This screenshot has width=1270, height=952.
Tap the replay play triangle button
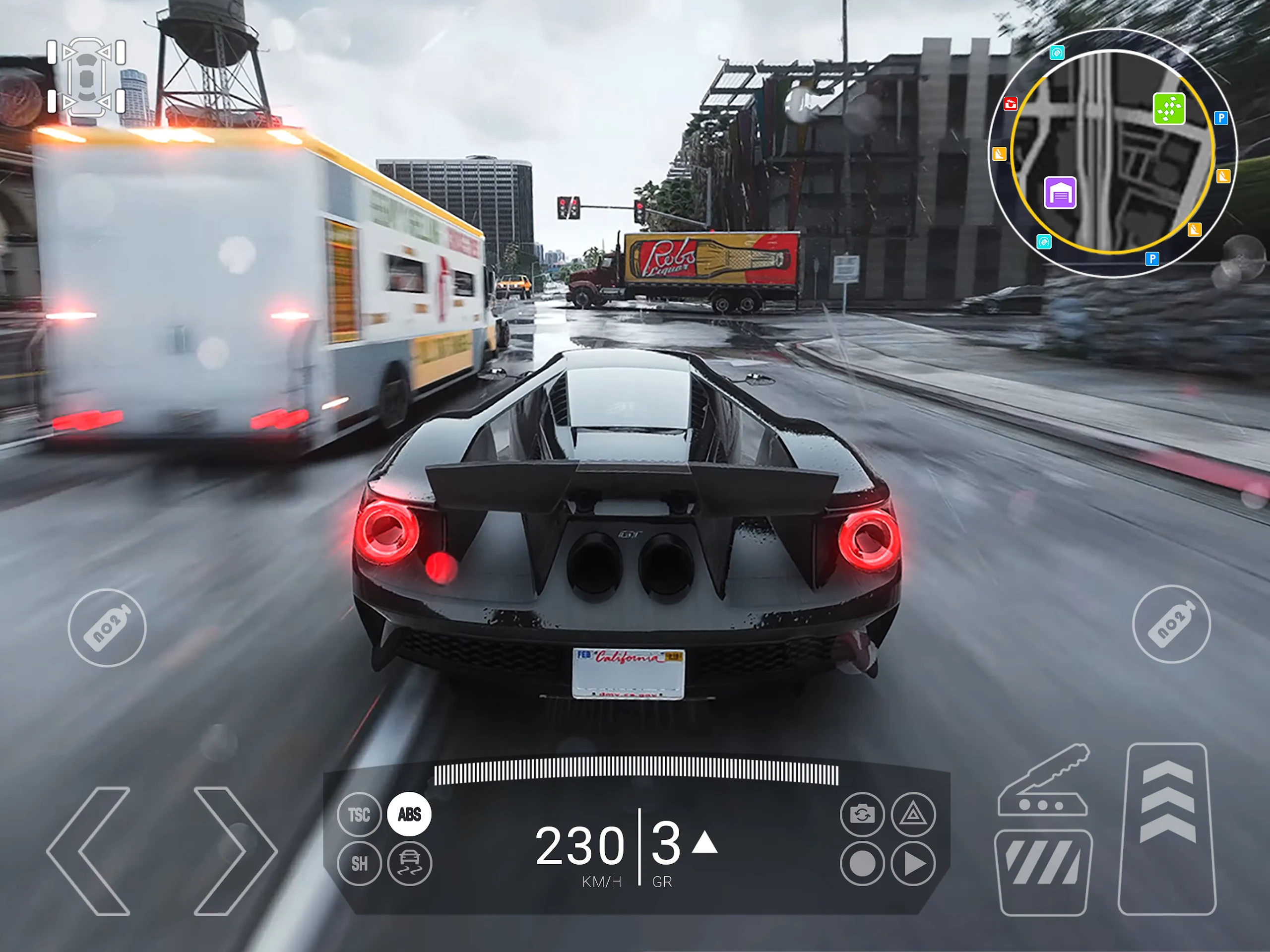tap(913, 863)
